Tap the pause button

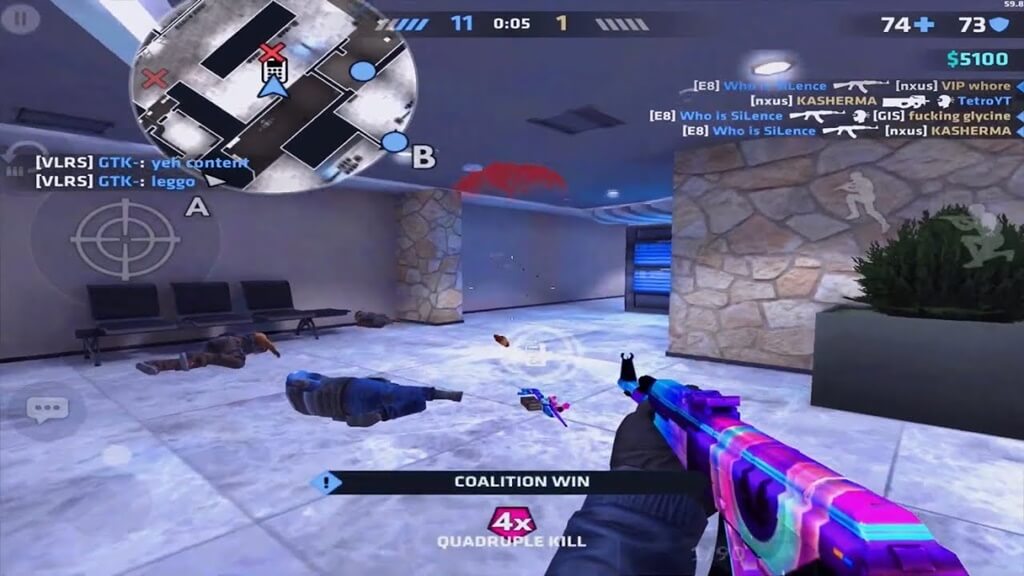pos(22,16)
